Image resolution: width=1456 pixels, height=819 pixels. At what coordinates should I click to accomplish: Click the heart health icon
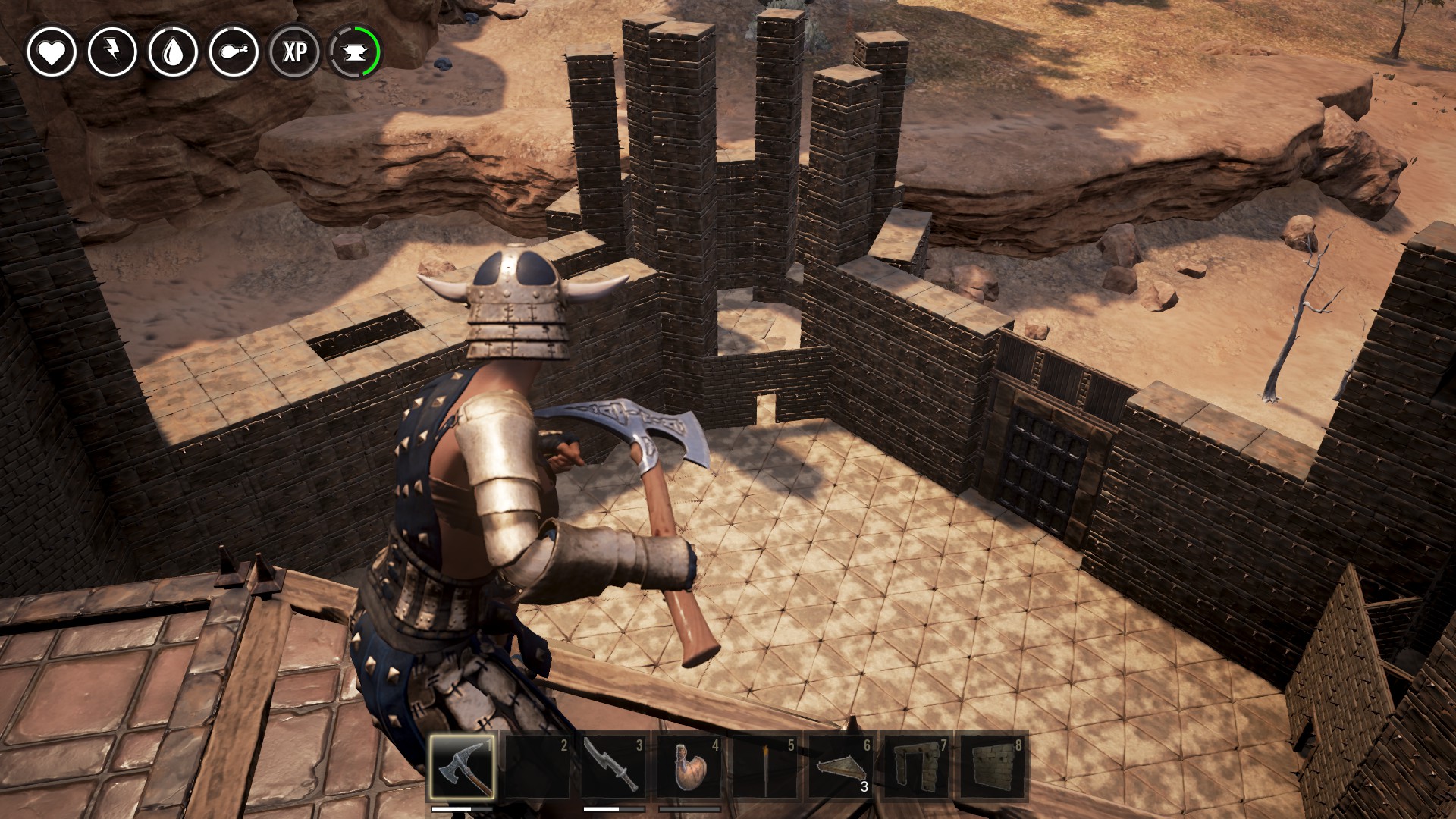(x=52, y=52)
